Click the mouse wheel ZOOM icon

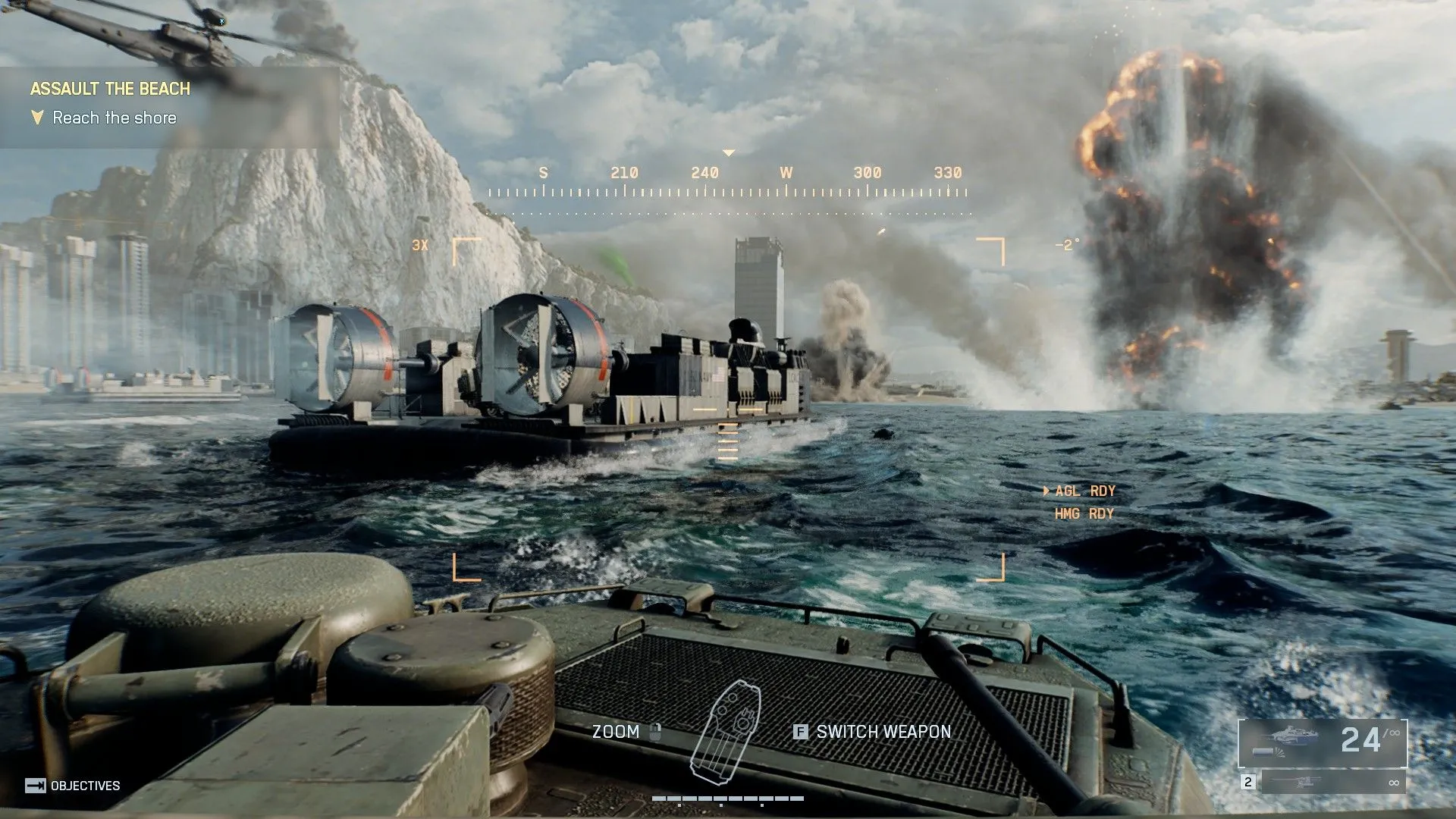pos(655,733)
